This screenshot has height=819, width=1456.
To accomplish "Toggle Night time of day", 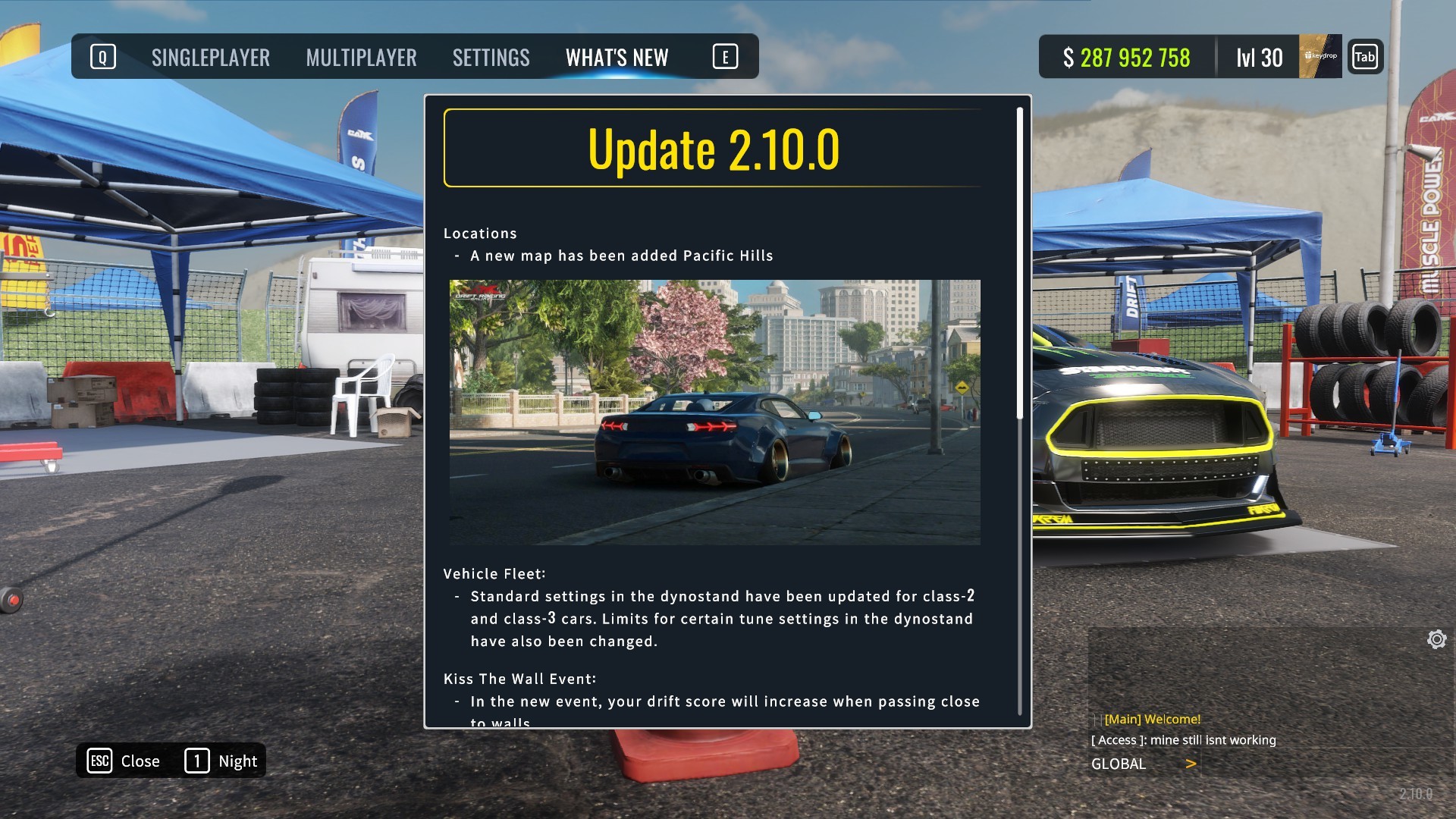I will [221, 761].
